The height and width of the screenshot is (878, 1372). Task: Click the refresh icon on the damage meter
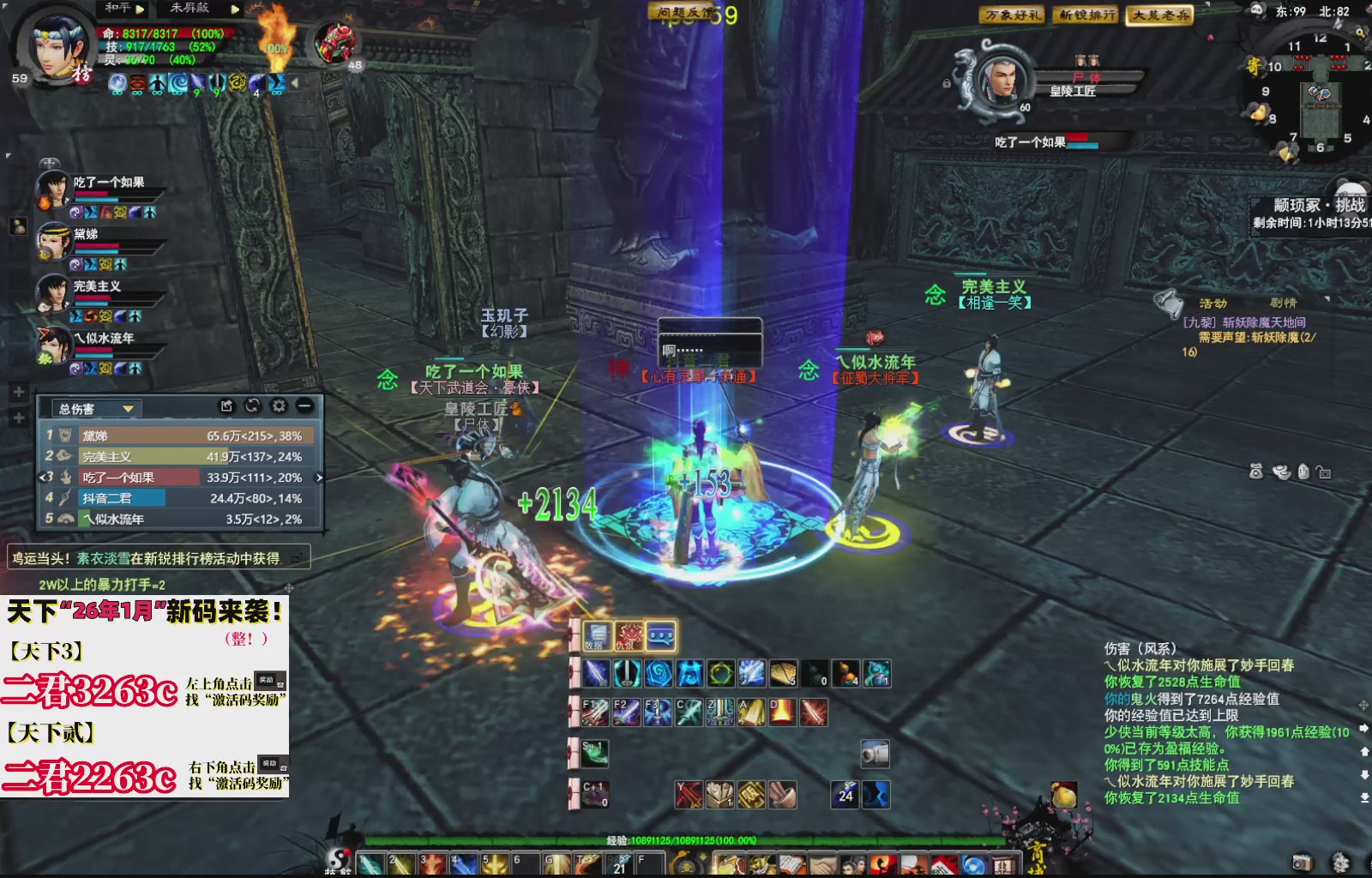(253, 406)
